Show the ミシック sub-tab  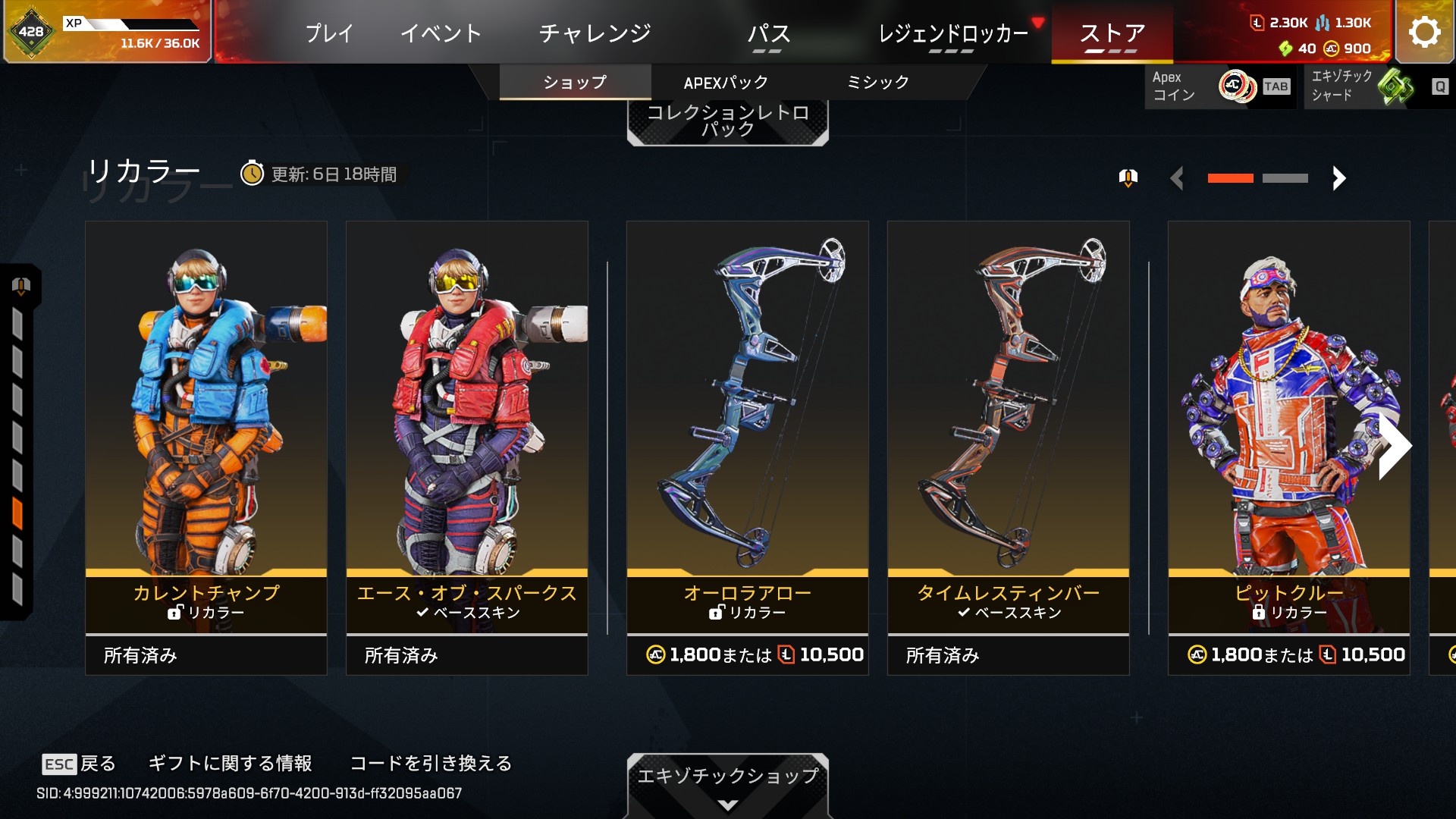point(877,82)
